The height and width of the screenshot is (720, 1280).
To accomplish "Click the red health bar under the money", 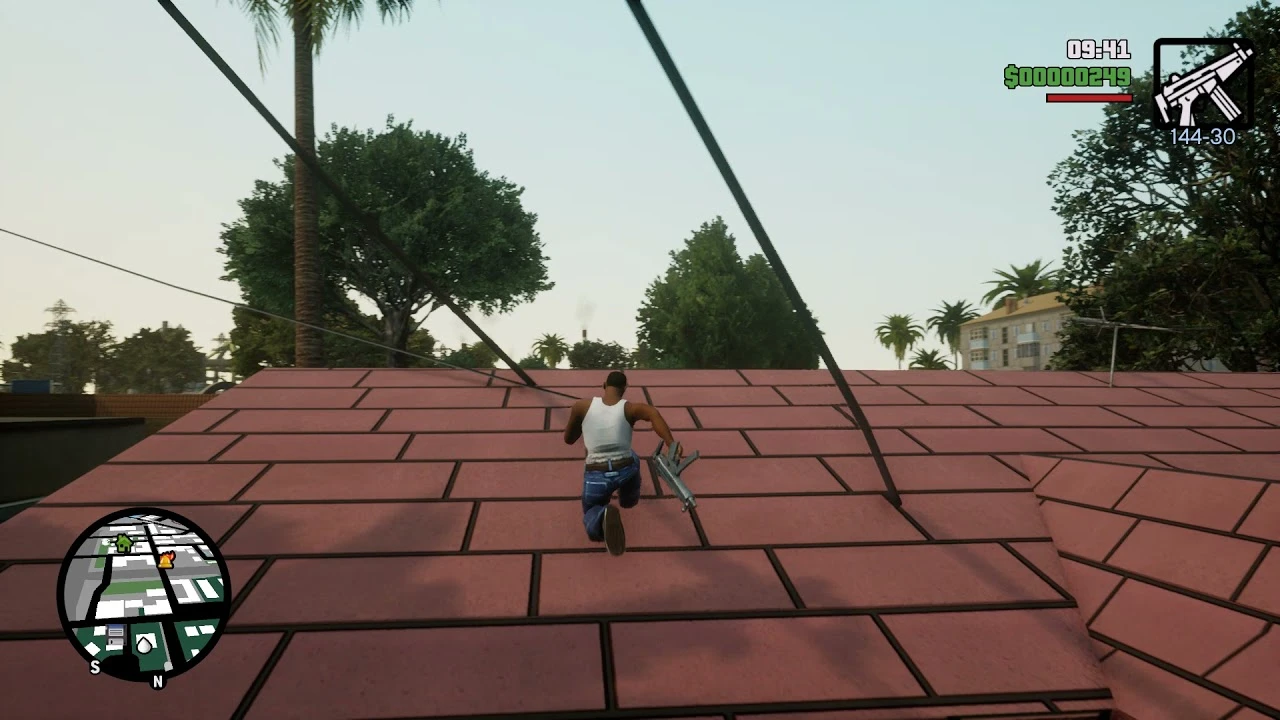I will 1087,99.
